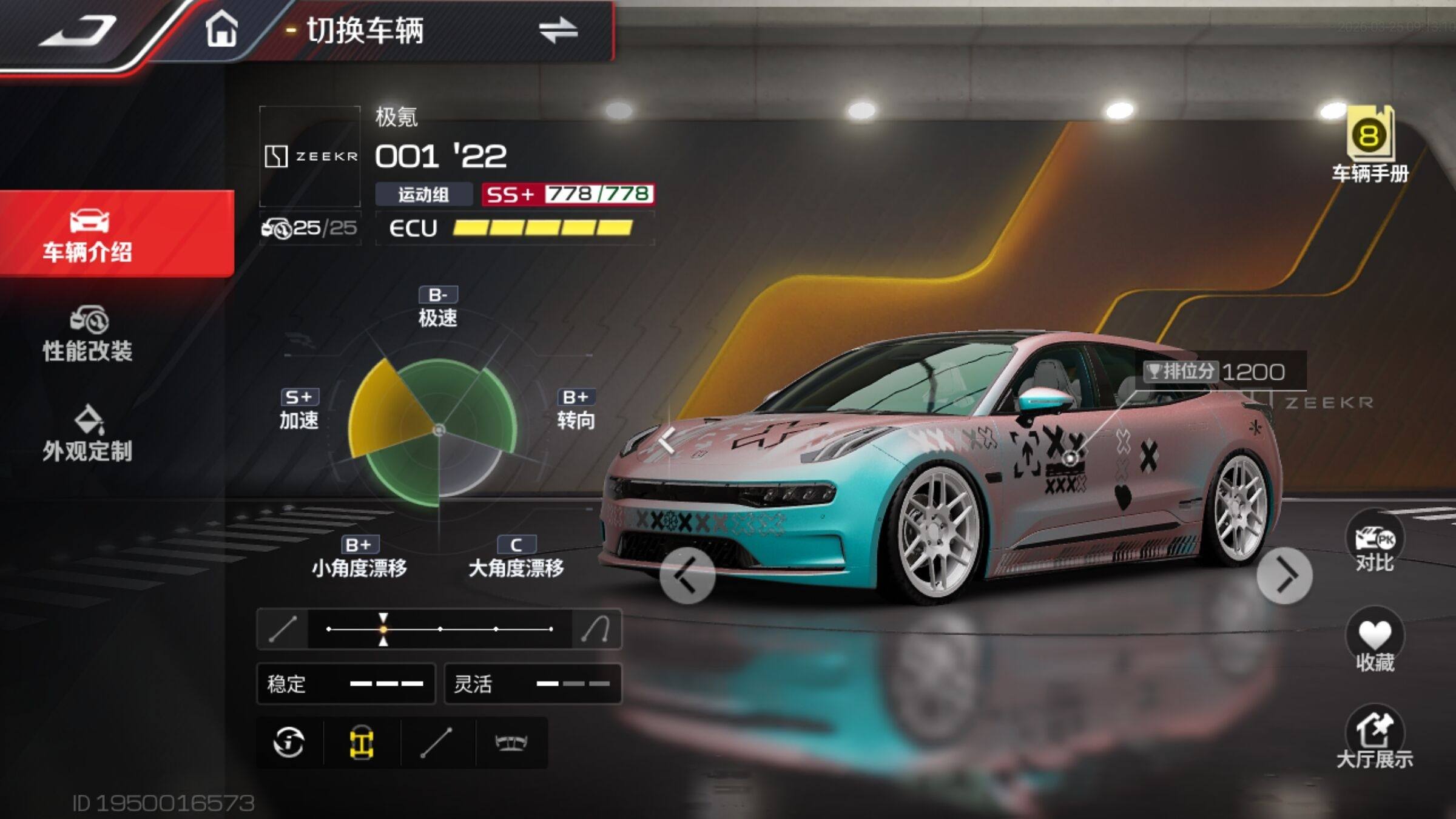
Task: Select the circular info arrow icon
Action: 289,743
